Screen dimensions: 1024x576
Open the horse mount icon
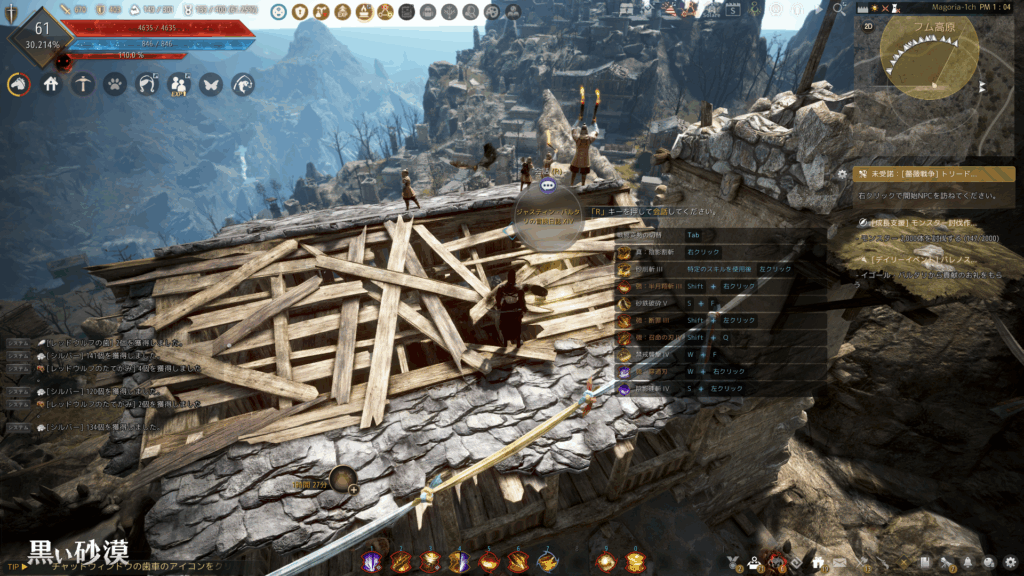[x=18, y=85]
